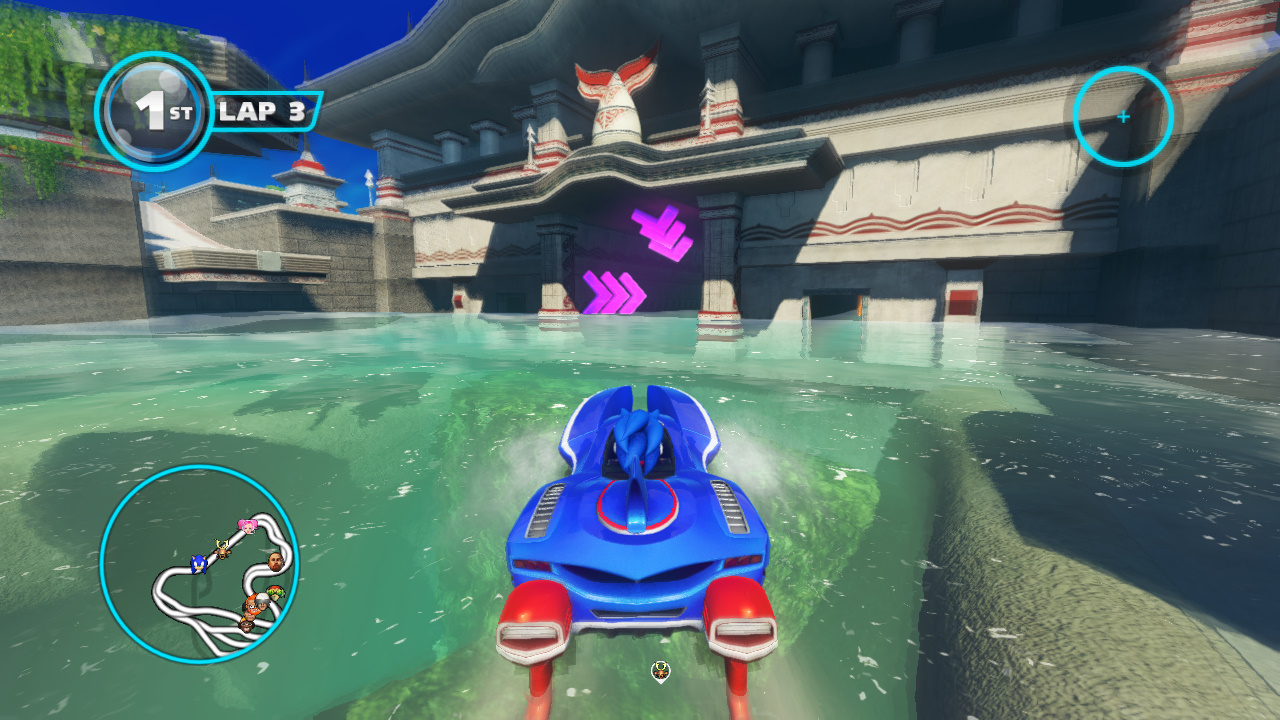This screenshot has width=1280, height=720.
Task: Select Sonic's head marker on the minimap
Action: click(197, 564)
